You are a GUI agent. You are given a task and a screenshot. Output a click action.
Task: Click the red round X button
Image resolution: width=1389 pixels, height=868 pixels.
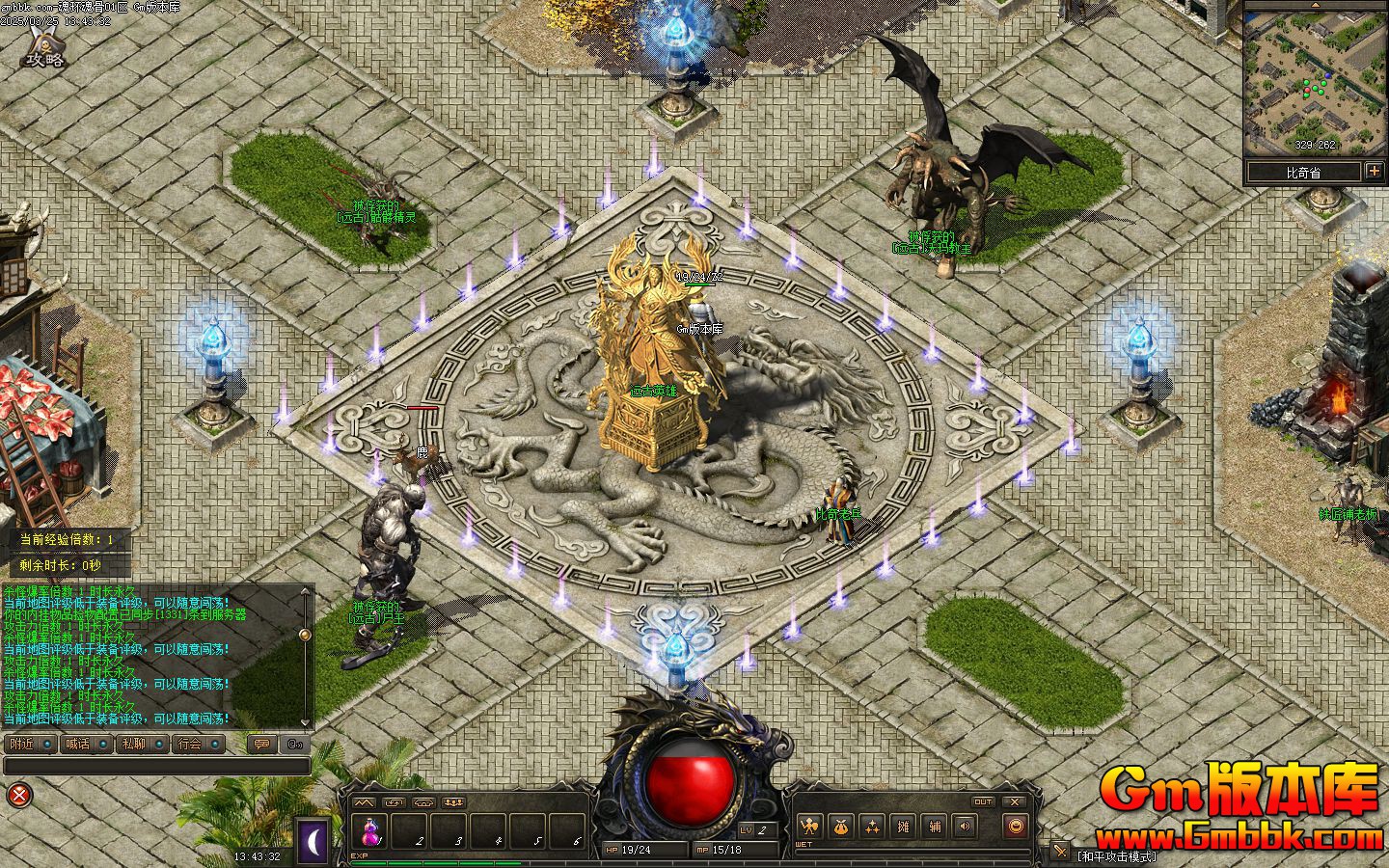tap(19, 795)
